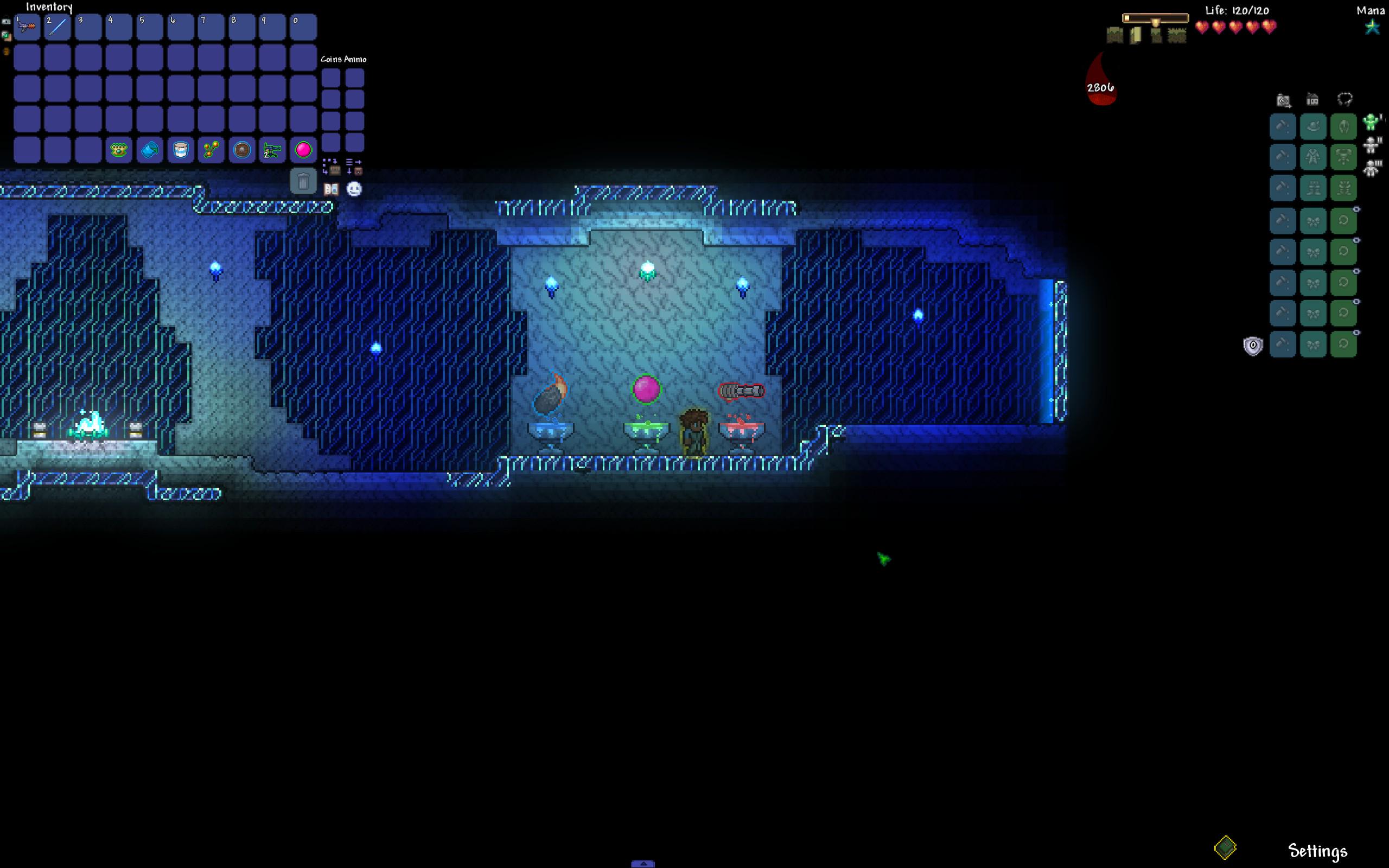Select the gun in hotbar slot 1
1389x868 pixels.
tap(27, 27)
